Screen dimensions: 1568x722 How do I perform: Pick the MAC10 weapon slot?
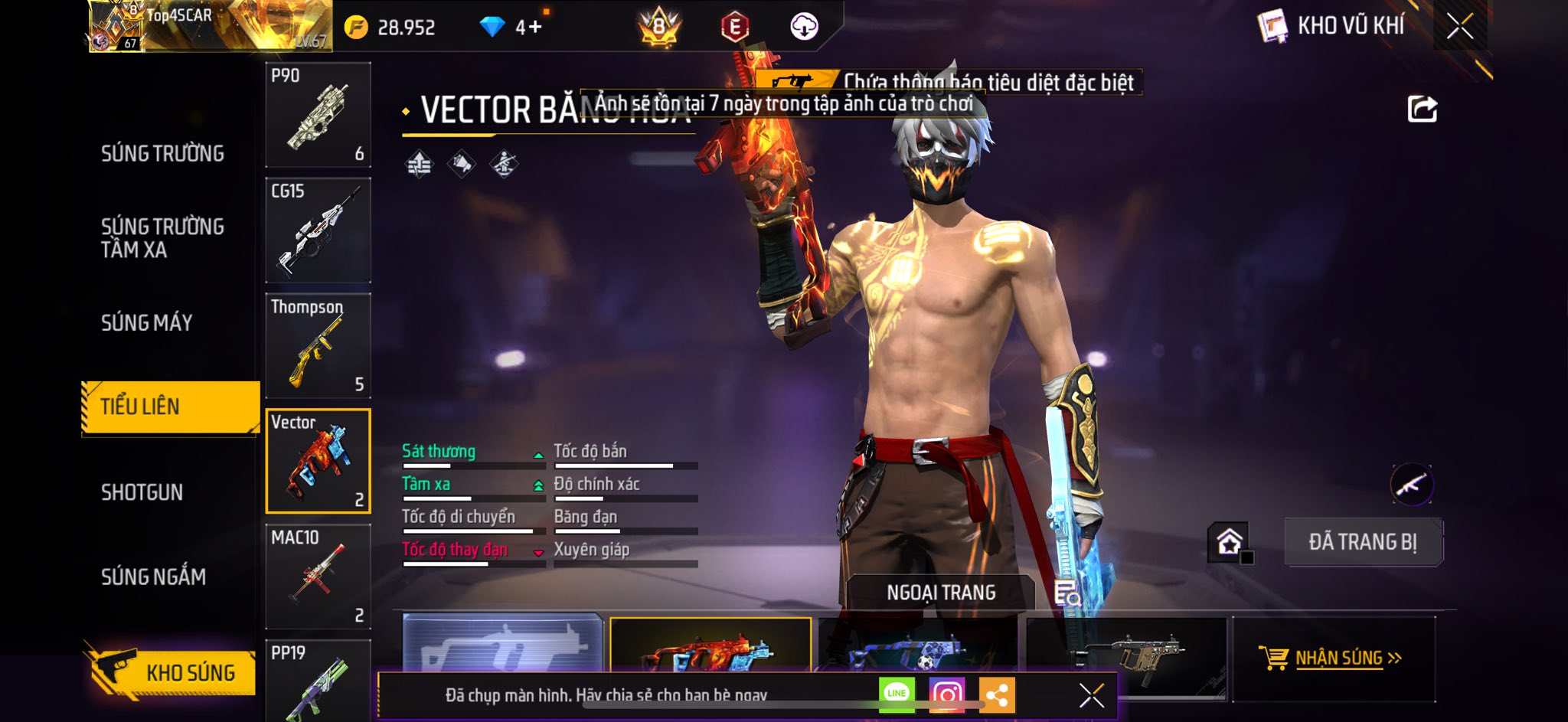318,577
